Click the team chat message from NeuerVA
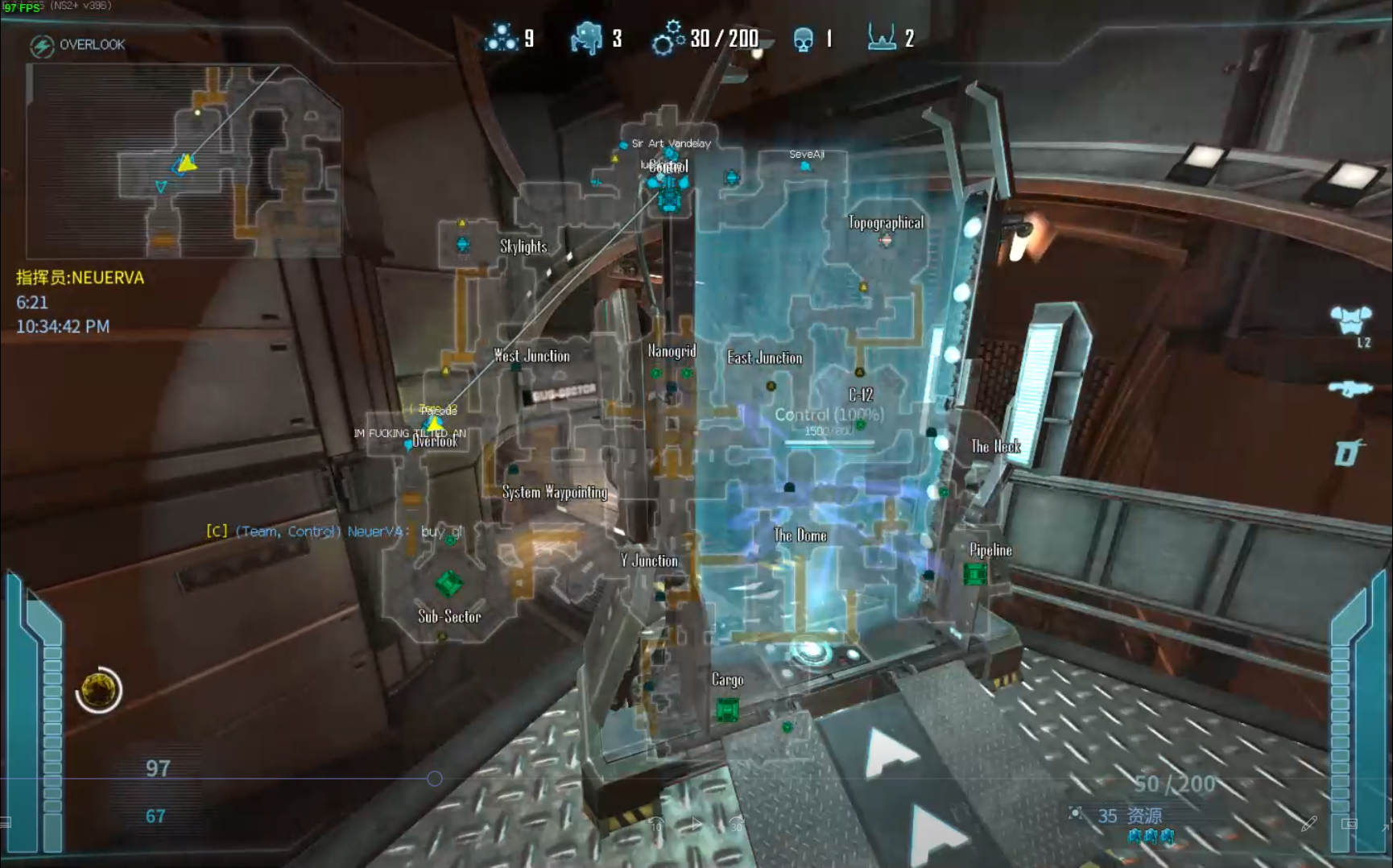This screenshot has height=868, width=1393. [335, 531]
